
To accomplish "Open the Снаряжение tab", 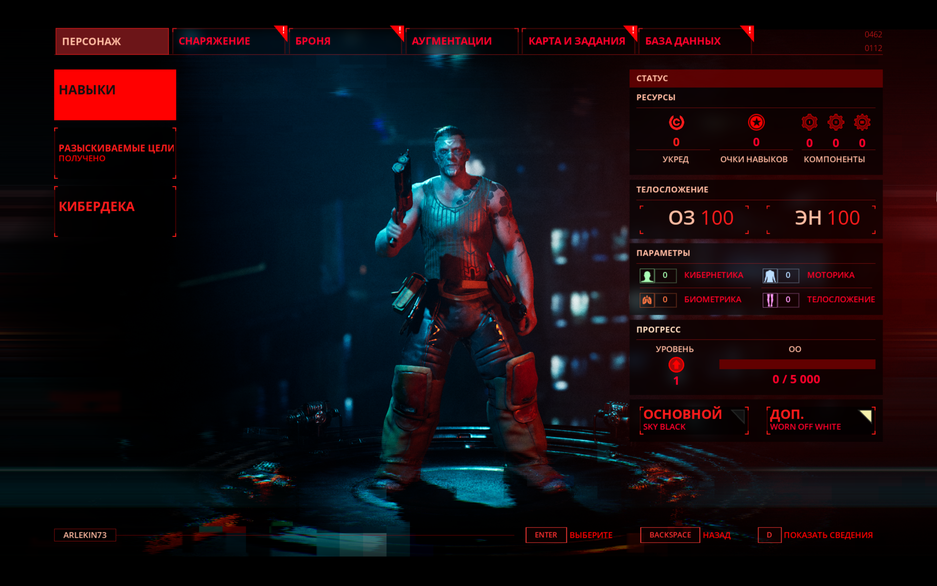I will click(228, 41).
